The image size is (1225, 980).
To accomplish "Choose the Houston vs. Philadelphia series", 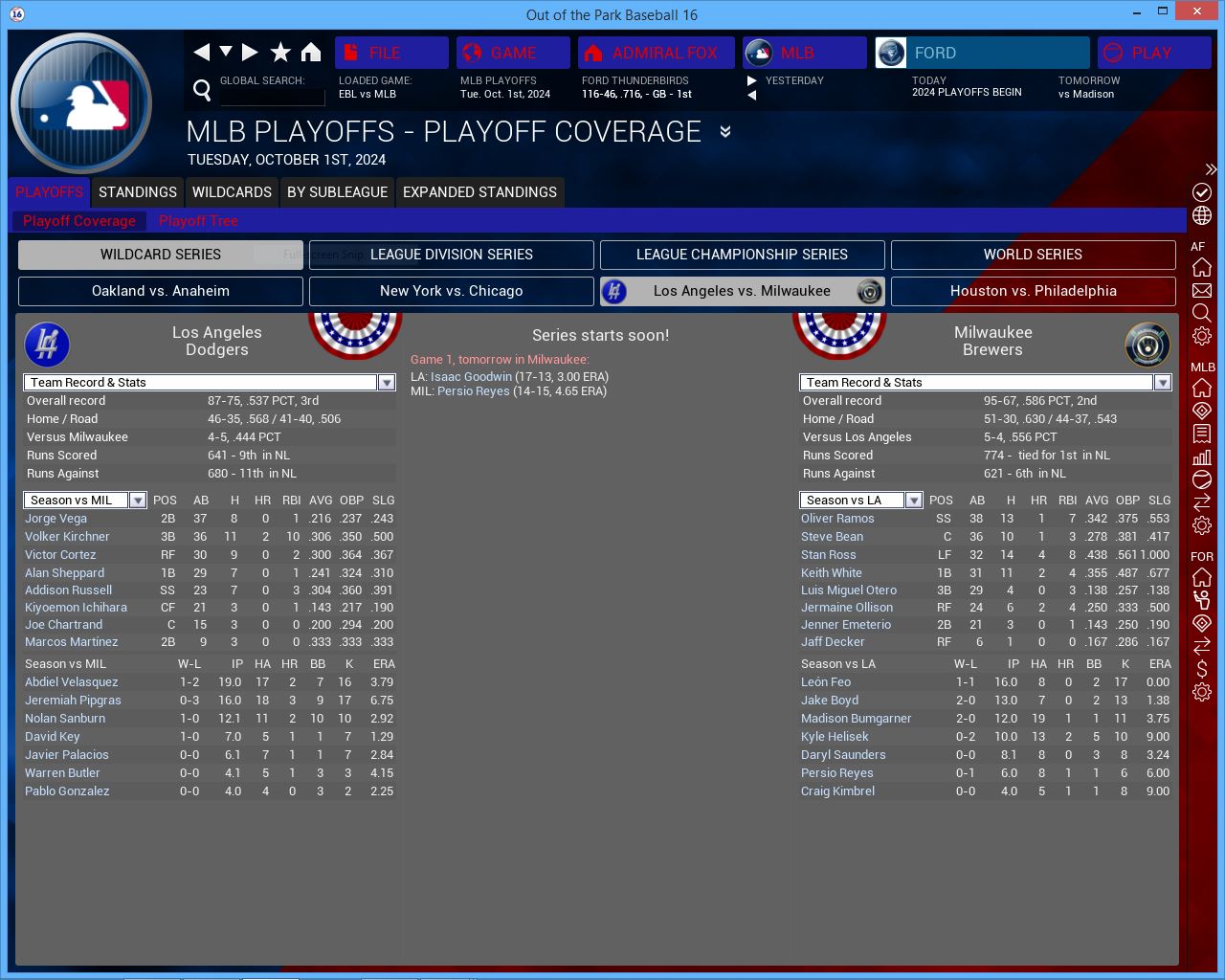I will pyautogui.click(x=1033, y=291).
